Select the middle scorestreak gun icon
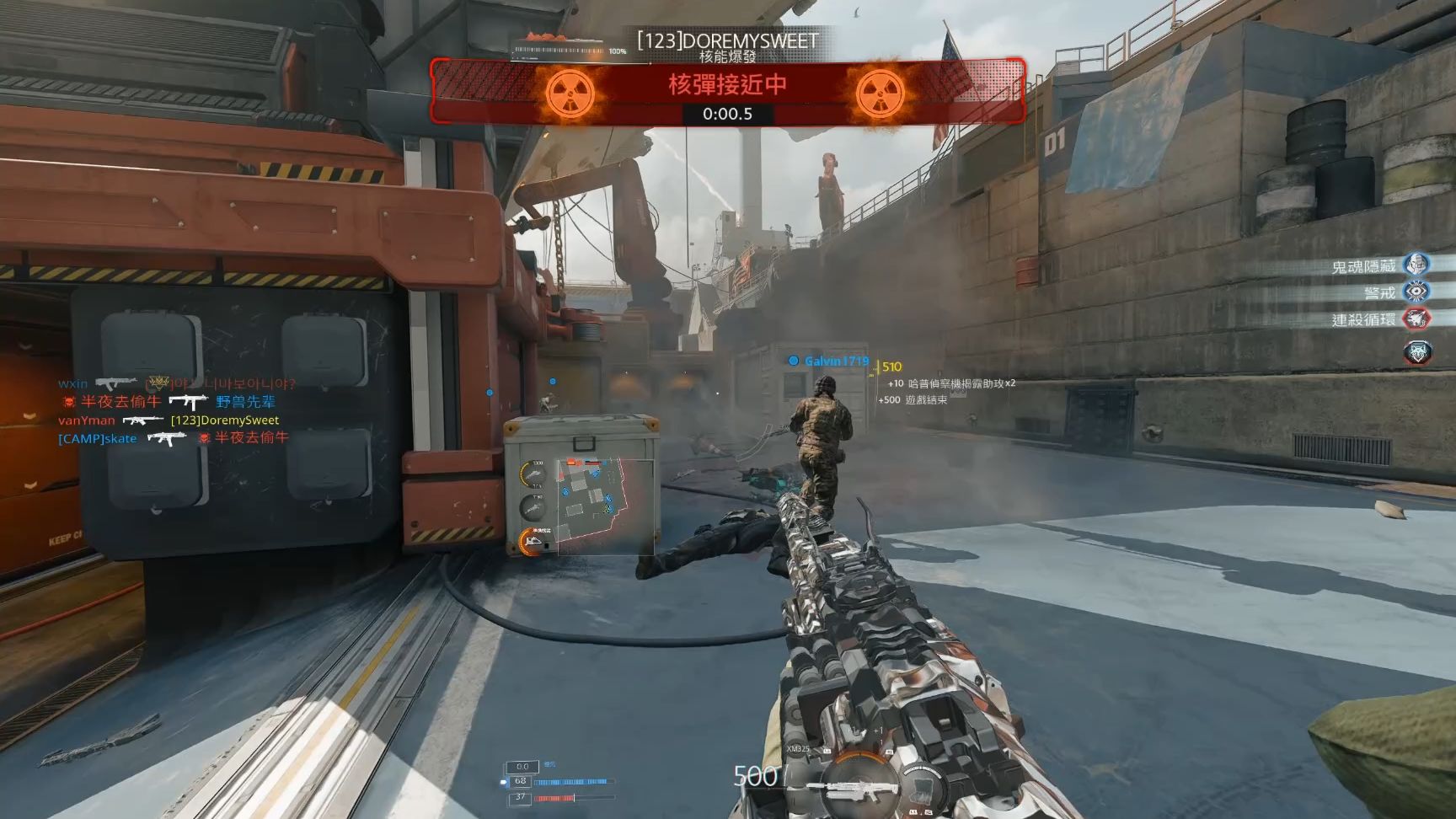 [533, 507]
